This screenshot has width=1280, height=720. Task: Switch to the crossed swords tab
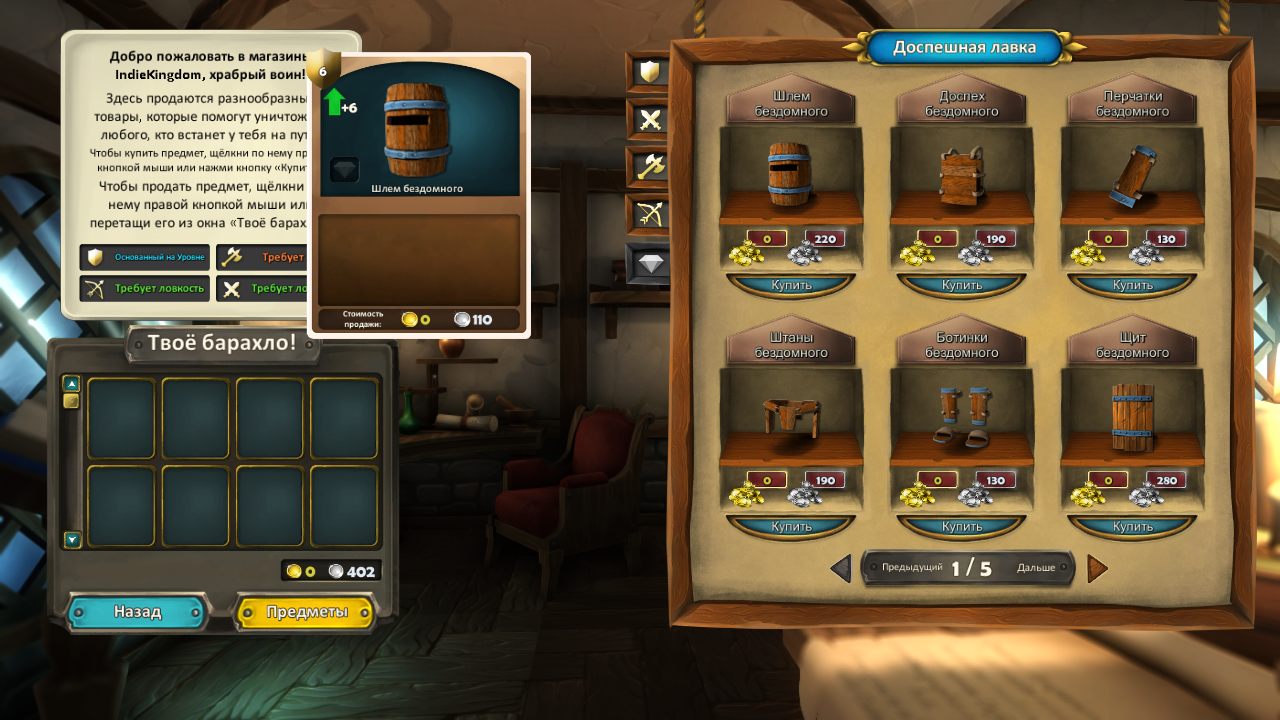649,120
